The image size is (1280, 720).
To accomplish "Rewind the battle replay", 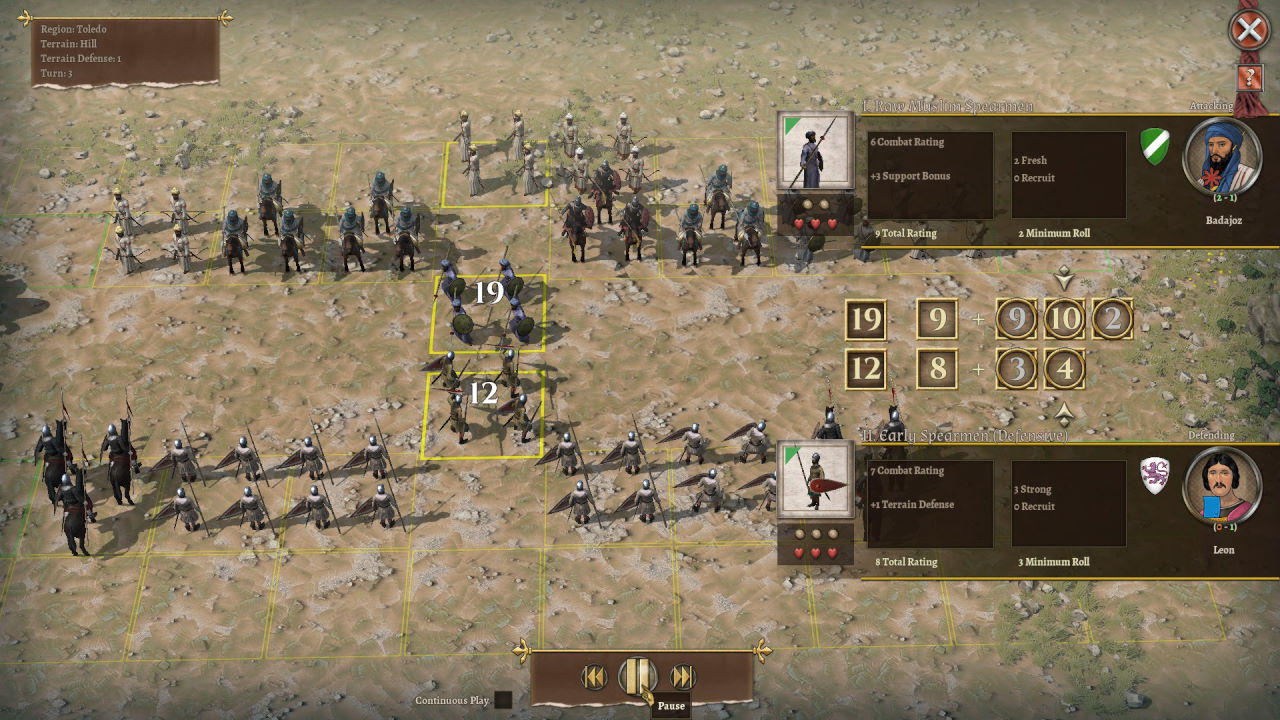I will [594, 677].
